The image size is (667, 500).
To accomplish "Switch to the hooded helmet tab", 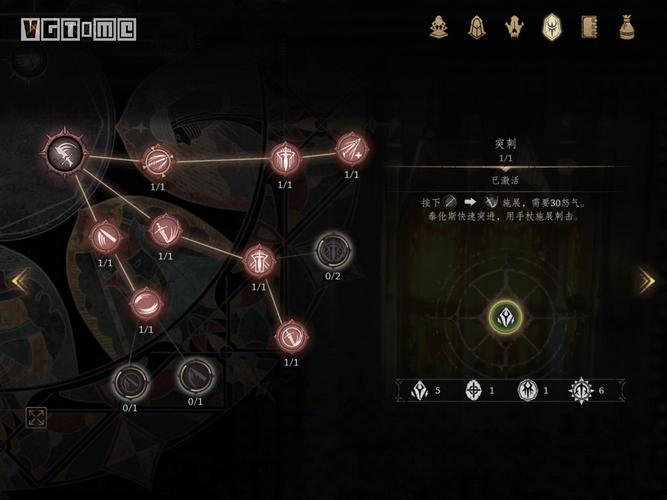I will tap(477, 27).
